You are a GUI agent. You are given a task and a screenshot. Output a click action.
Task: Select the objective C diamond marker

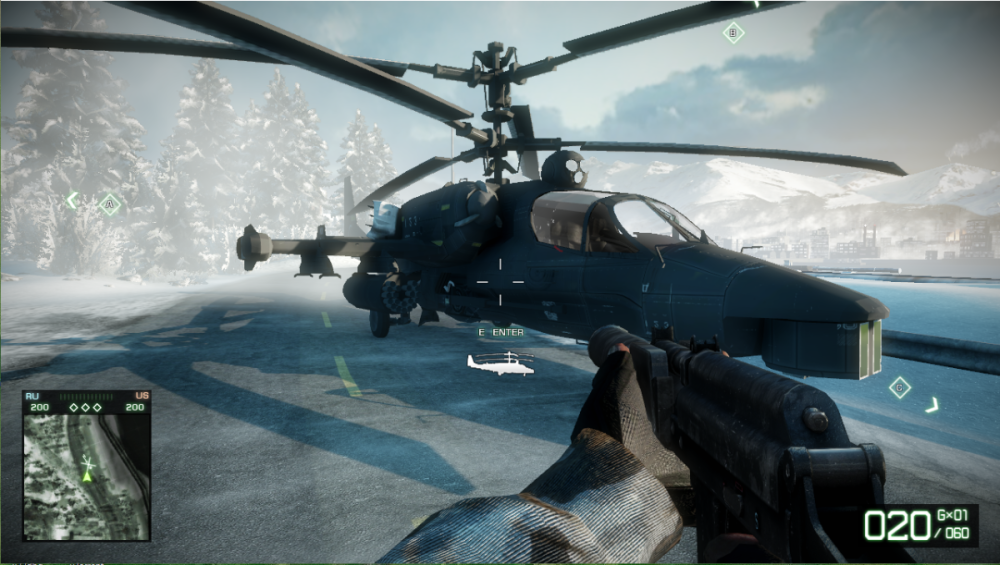[900, 387]
